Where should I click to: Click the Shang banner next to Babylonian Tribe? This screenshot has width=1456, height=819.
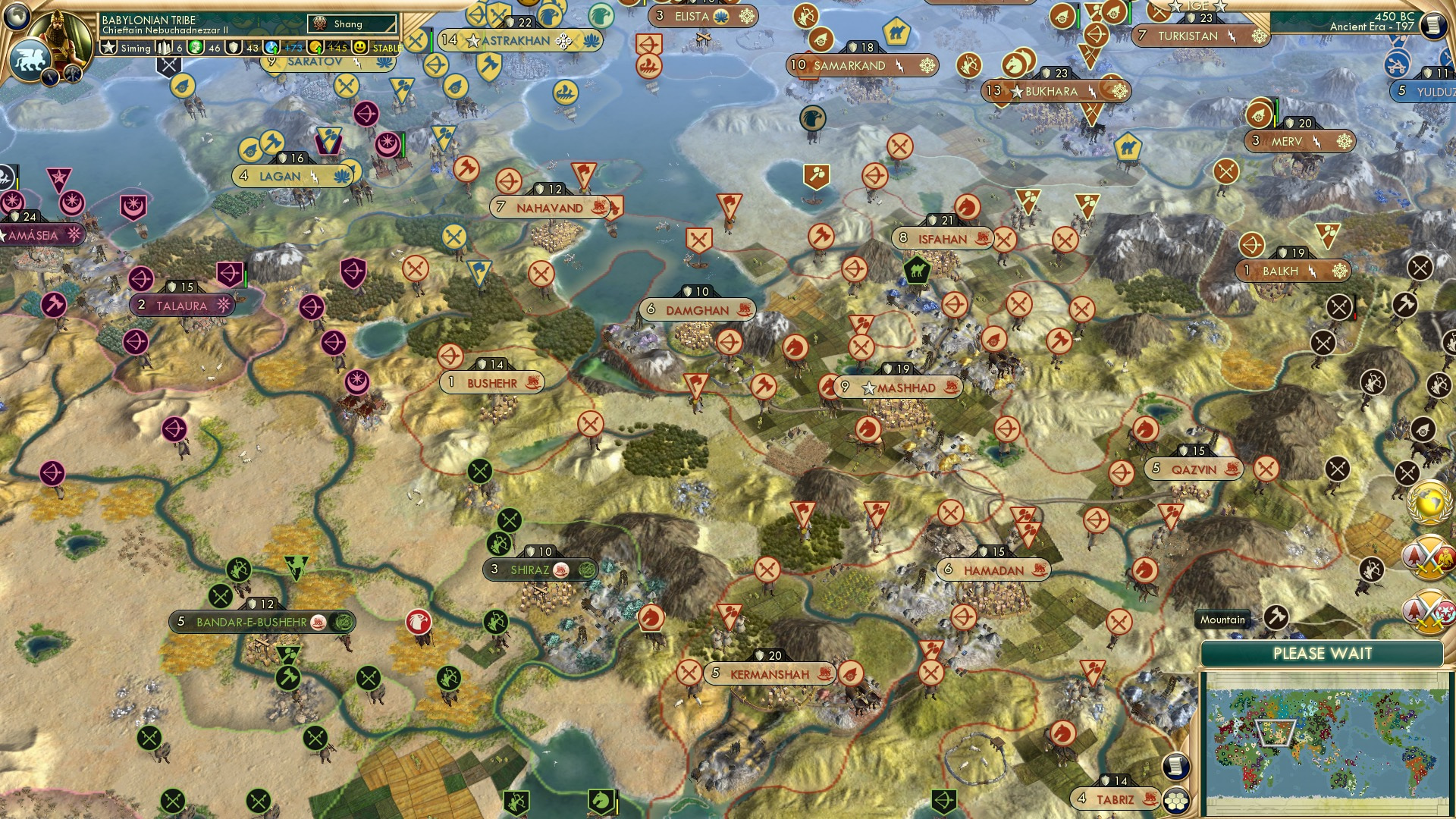click(345, 24)
